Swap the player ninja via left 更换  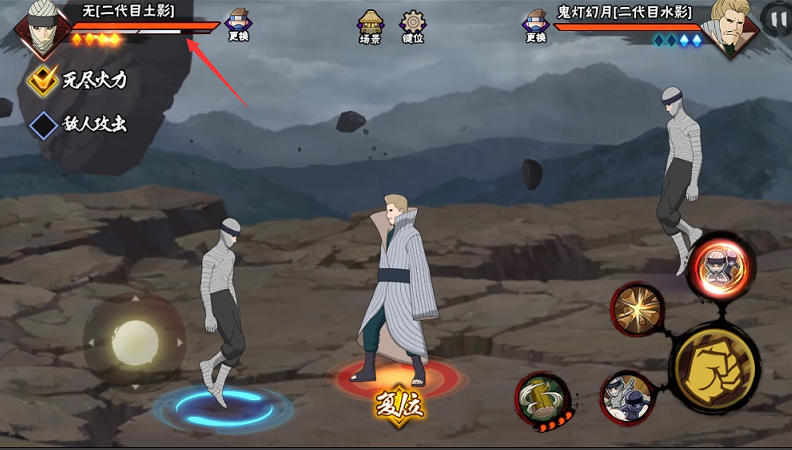pyautogui.click(x=239, y=24)
